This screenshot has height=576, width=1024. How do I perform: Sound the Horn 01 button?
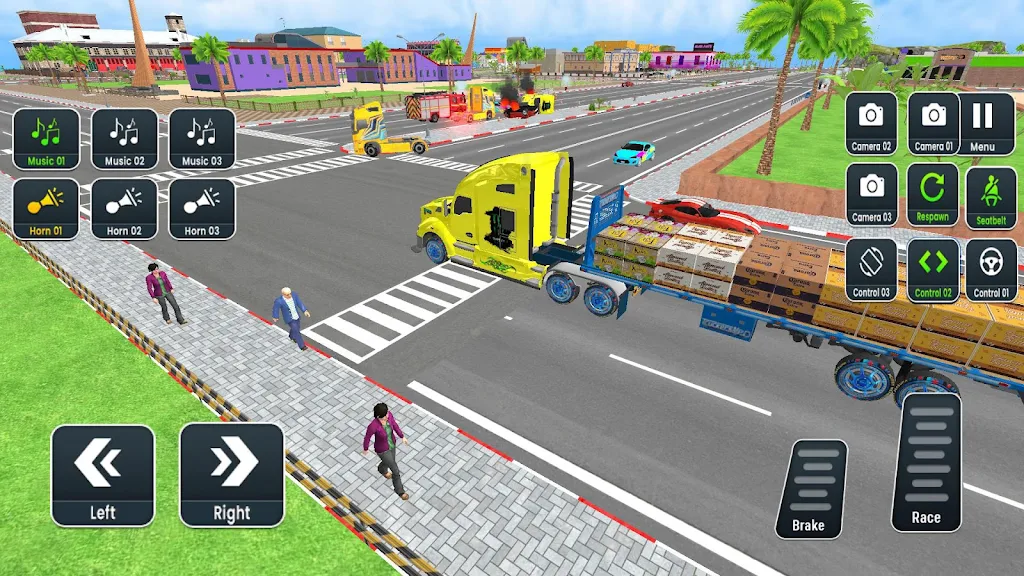click(46, 208)
